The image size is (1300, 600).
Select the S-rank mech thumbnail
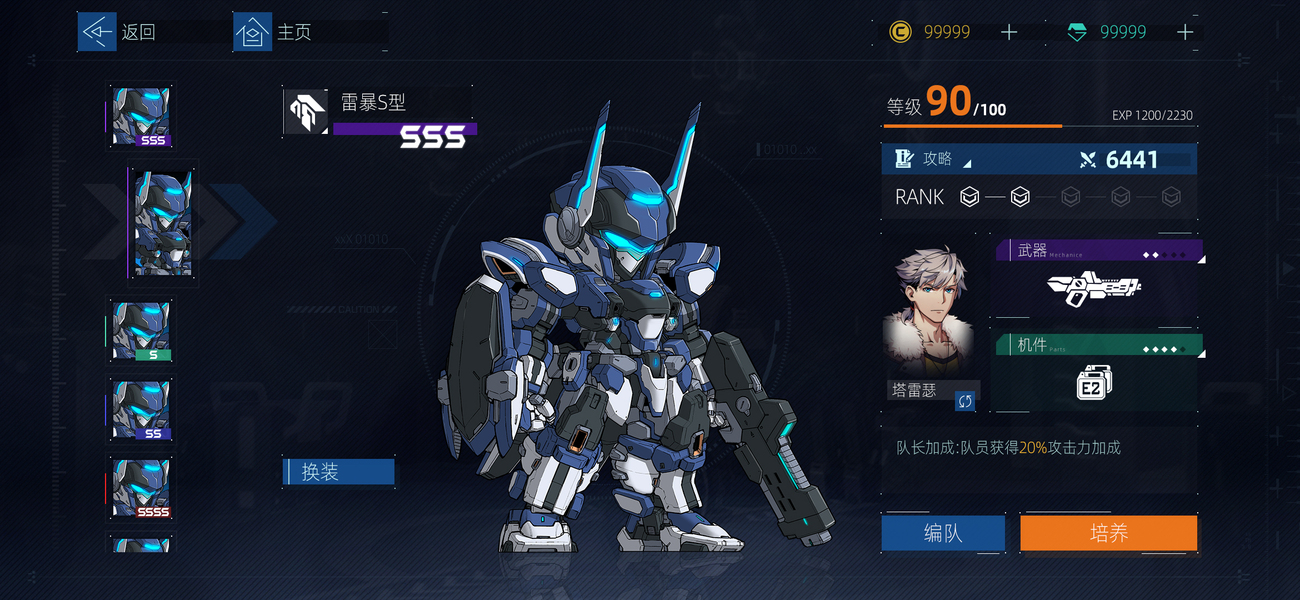click(141, 331)
